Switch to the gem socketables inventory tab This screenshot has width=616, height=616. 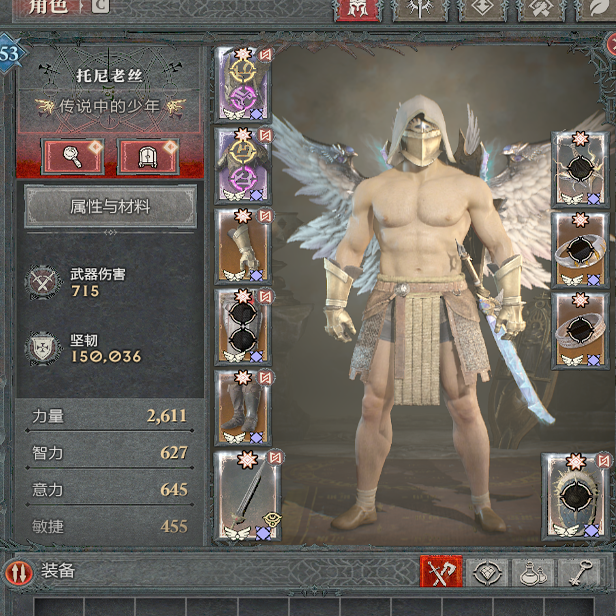pos(488,572)
